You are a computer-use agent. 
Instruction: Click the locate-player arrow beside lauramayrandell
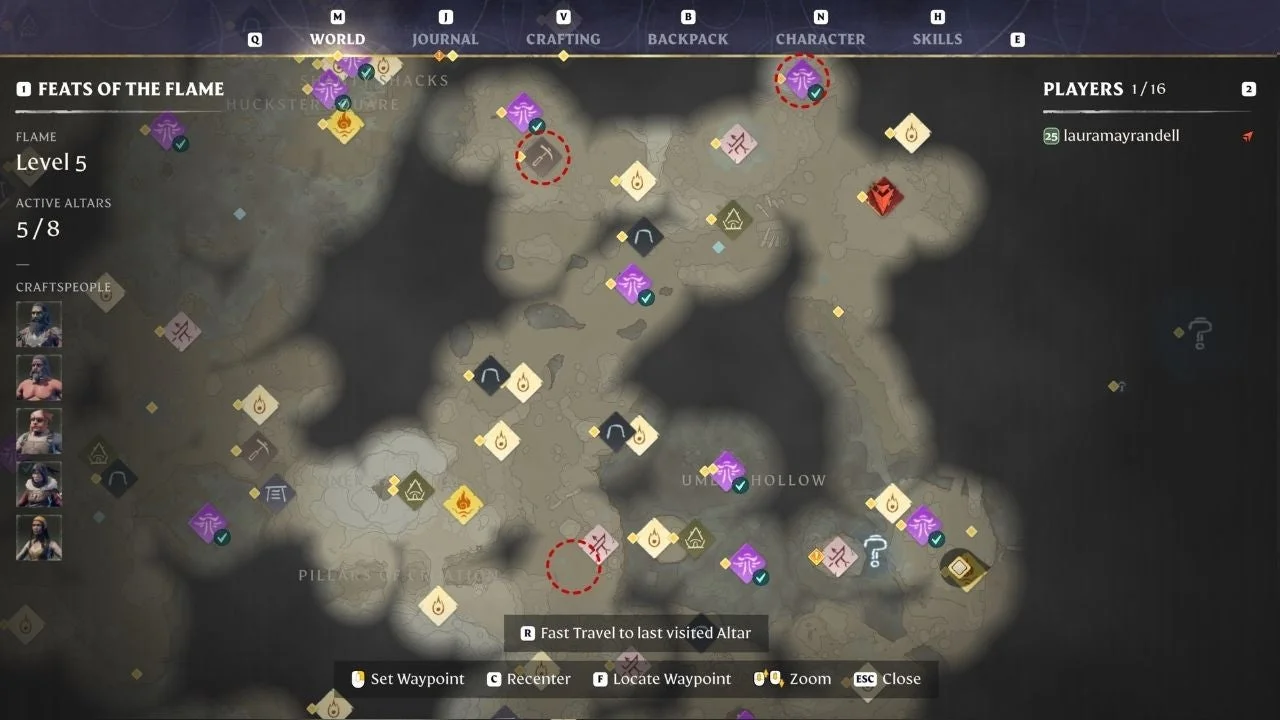point(1247,135)
